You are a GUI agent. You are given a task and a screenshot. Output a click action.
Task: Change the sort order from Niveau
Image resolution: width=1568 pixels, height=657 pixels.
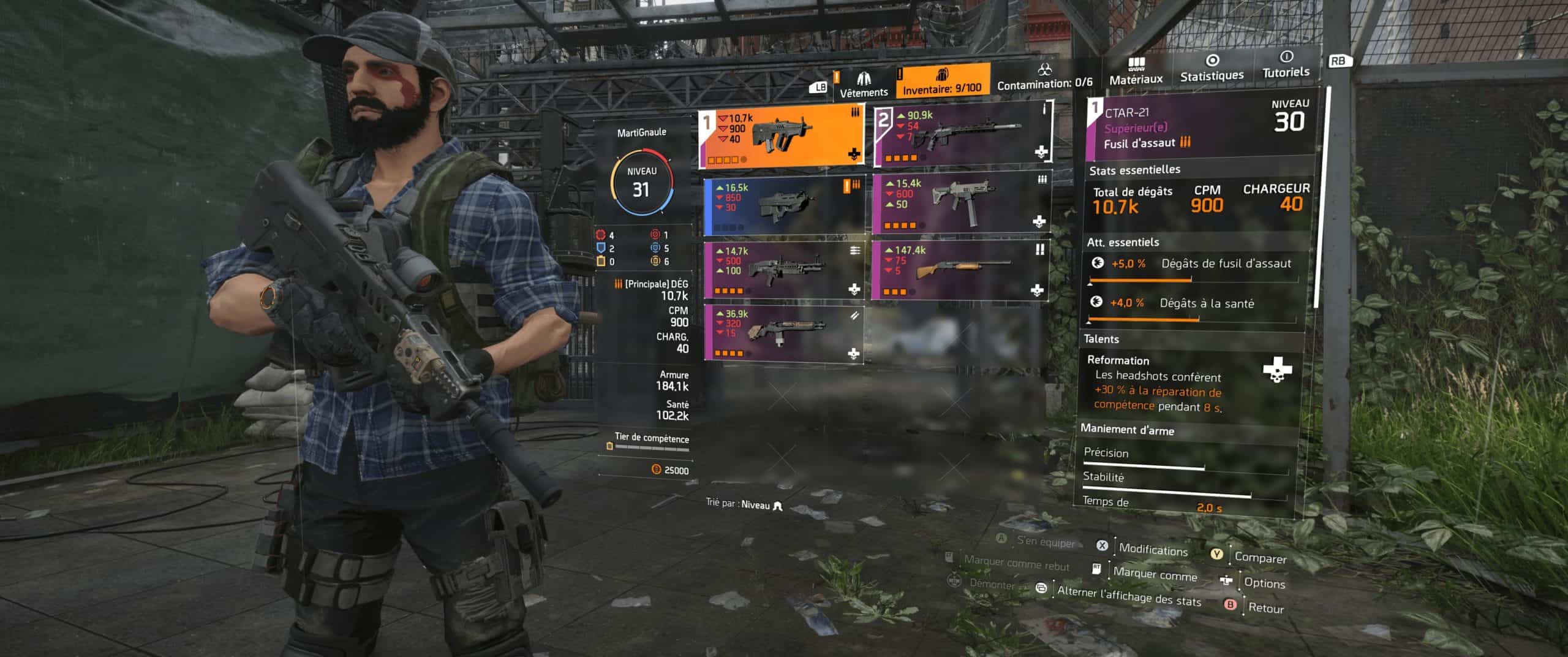pos(745,505)
